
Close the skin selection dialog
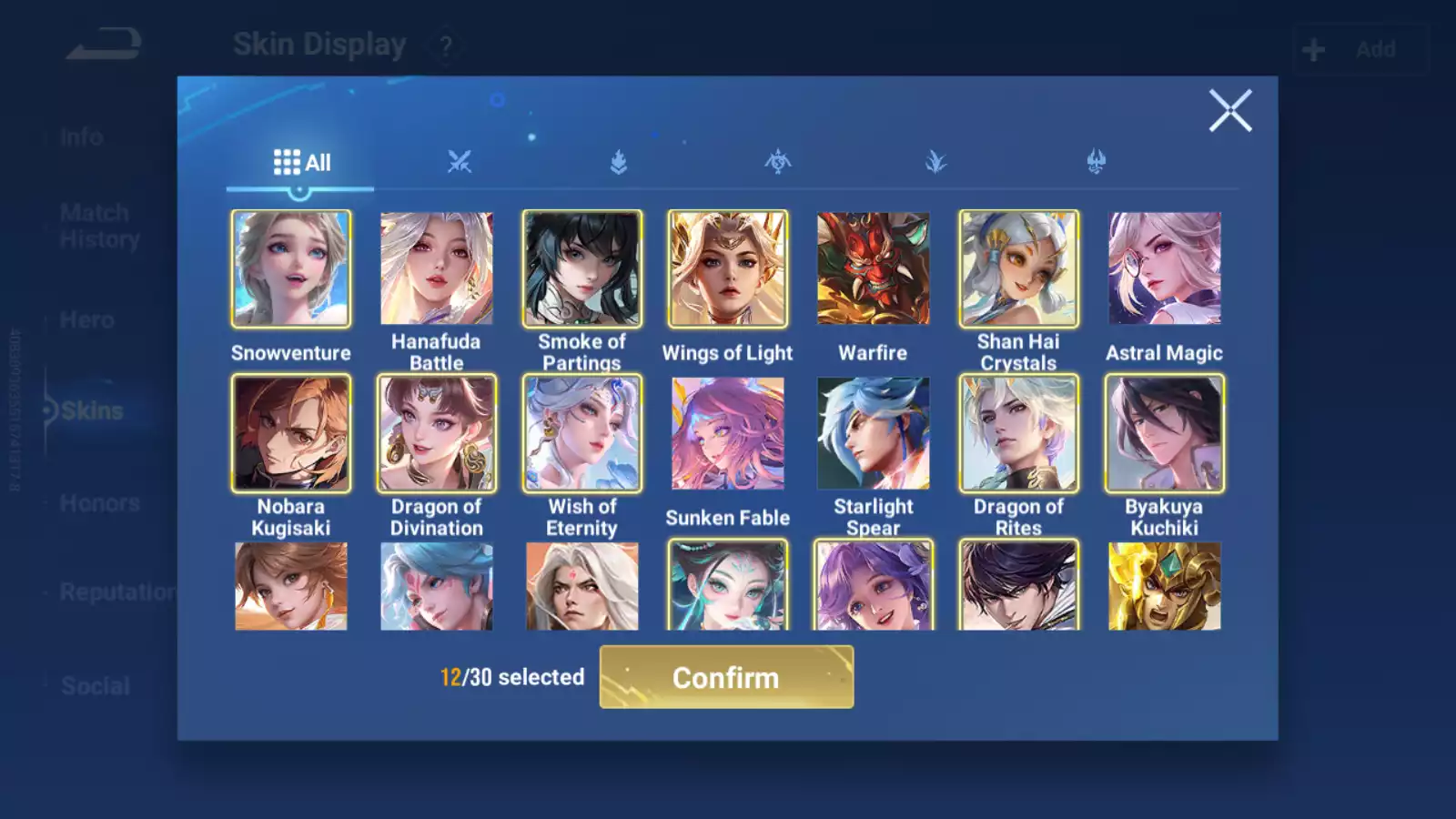(1229, 111)
